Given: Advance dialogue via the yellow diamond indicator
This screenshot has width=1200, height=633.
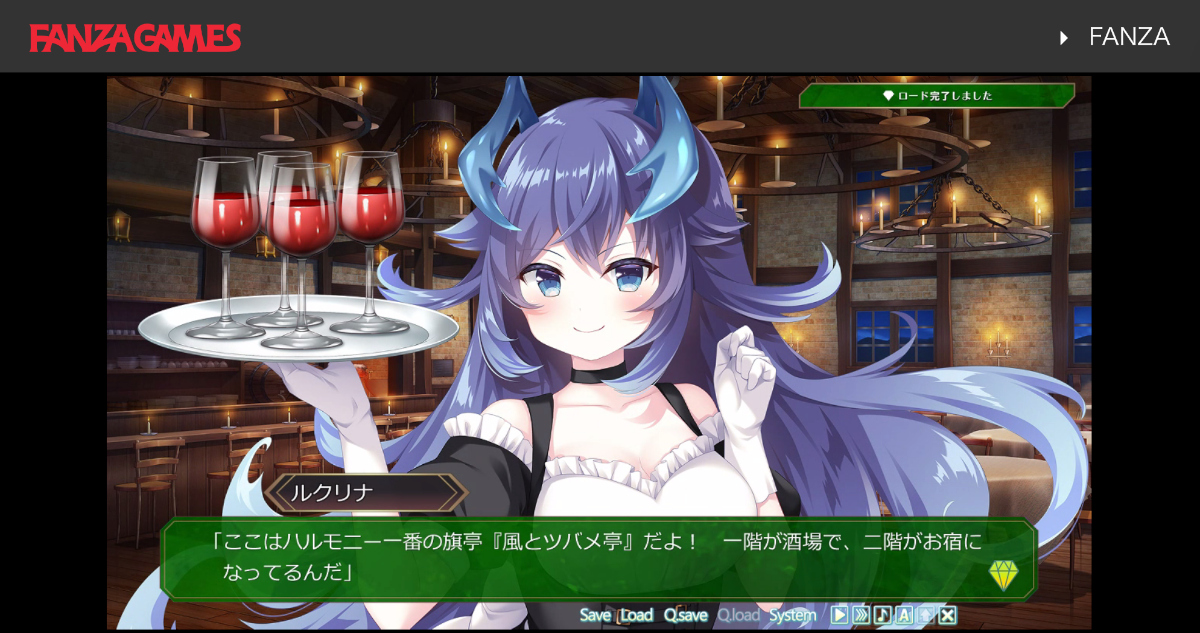Looking at the screenshot, I should click(1003, 575).
